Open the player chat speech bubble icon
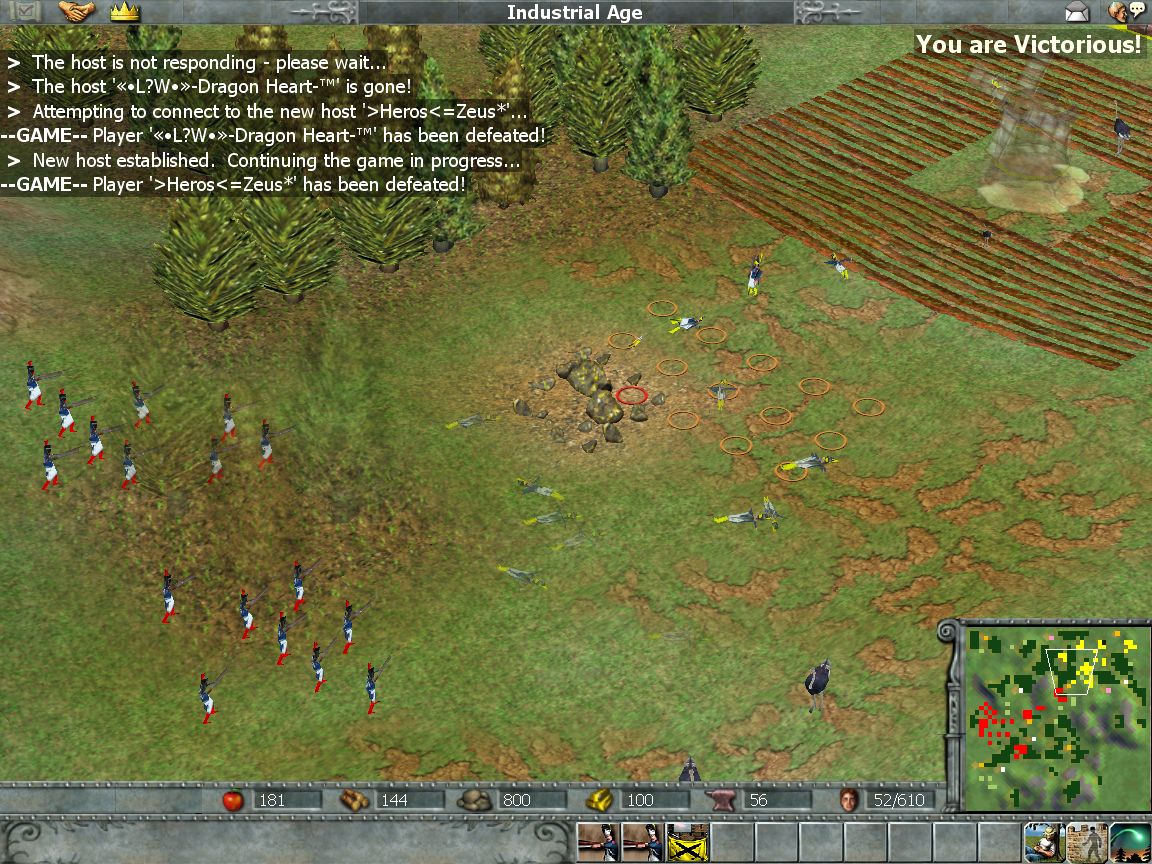Viewport: 1152px width, 864px height. [1126, 12]
